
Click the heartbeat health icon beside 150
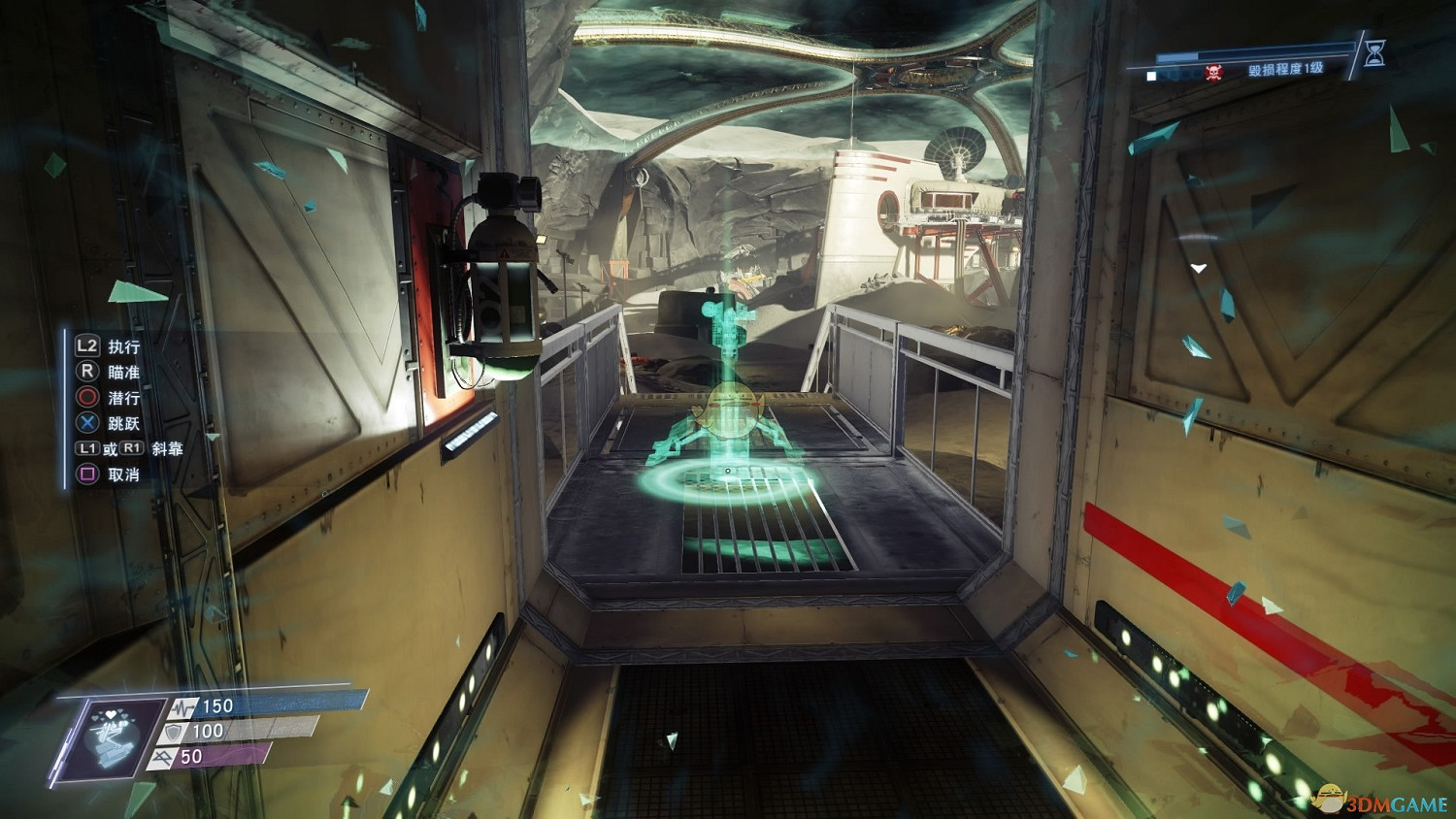tap(182, 706)
